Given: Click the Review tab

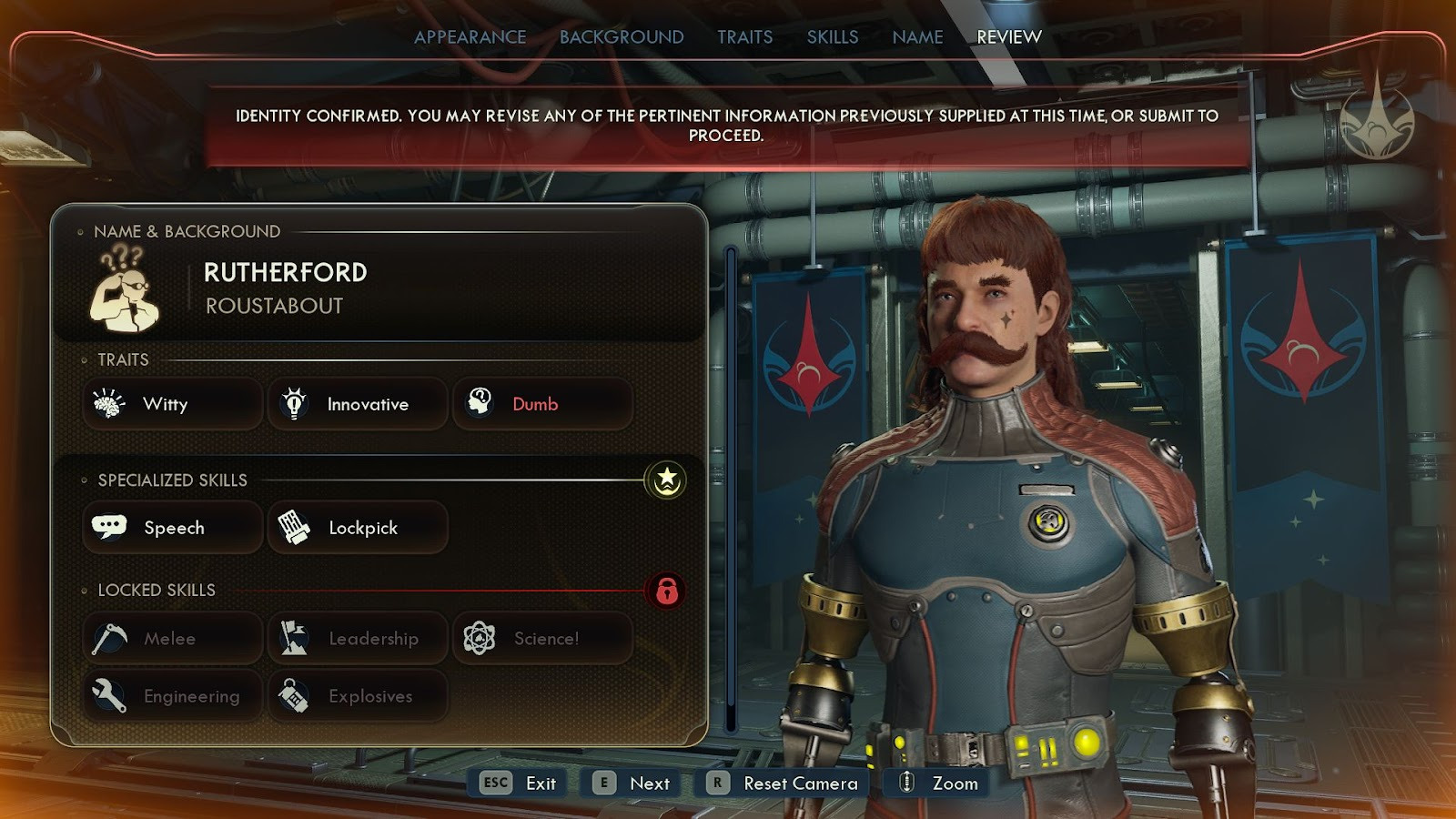Looking at the screenshot, I should [1008, 37].
